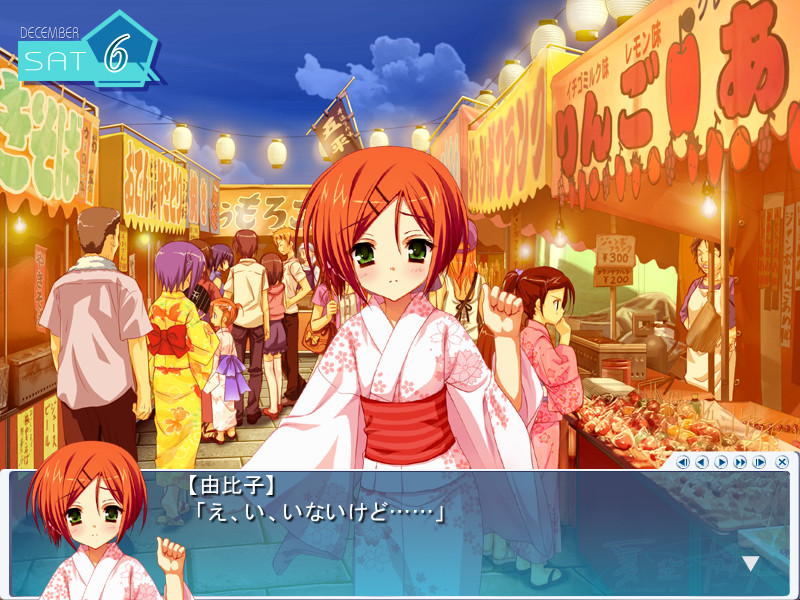
Task: Click the single left arrow button
Action: coord(702,462)
